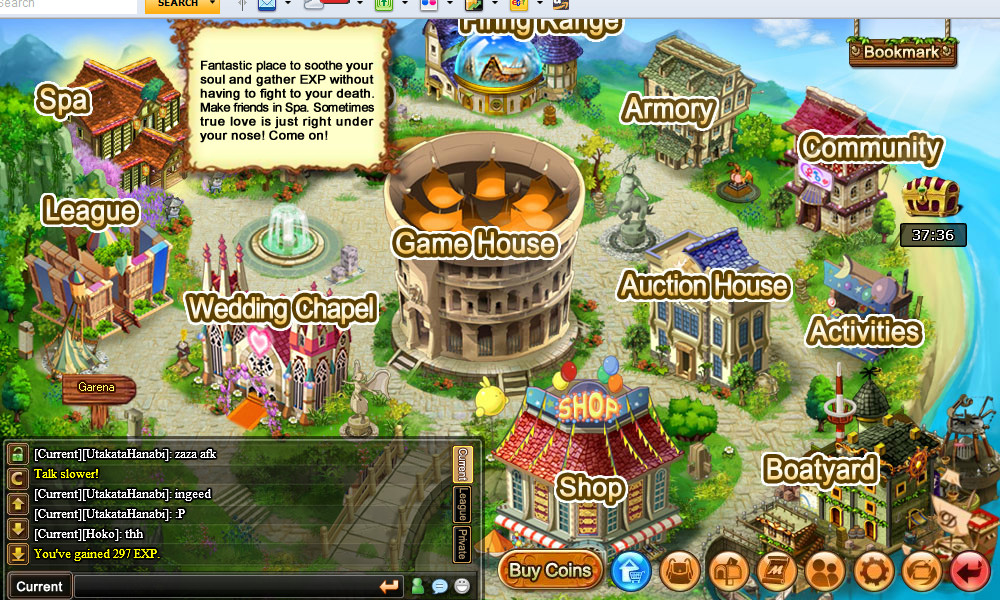Open the Buy Coins button

(x=551, y=571)
